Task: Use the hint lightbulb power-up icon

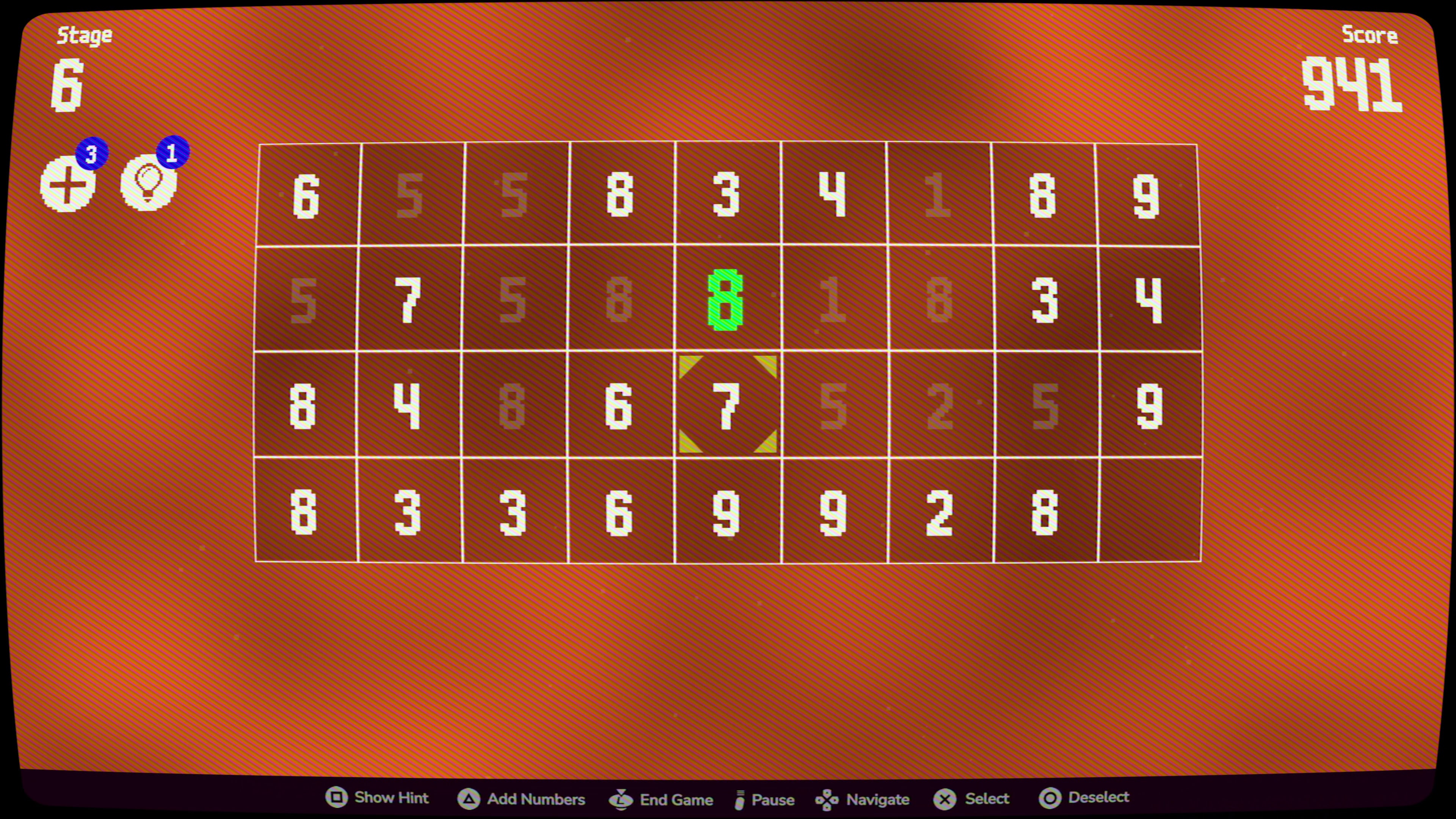Action: [148, 184]
